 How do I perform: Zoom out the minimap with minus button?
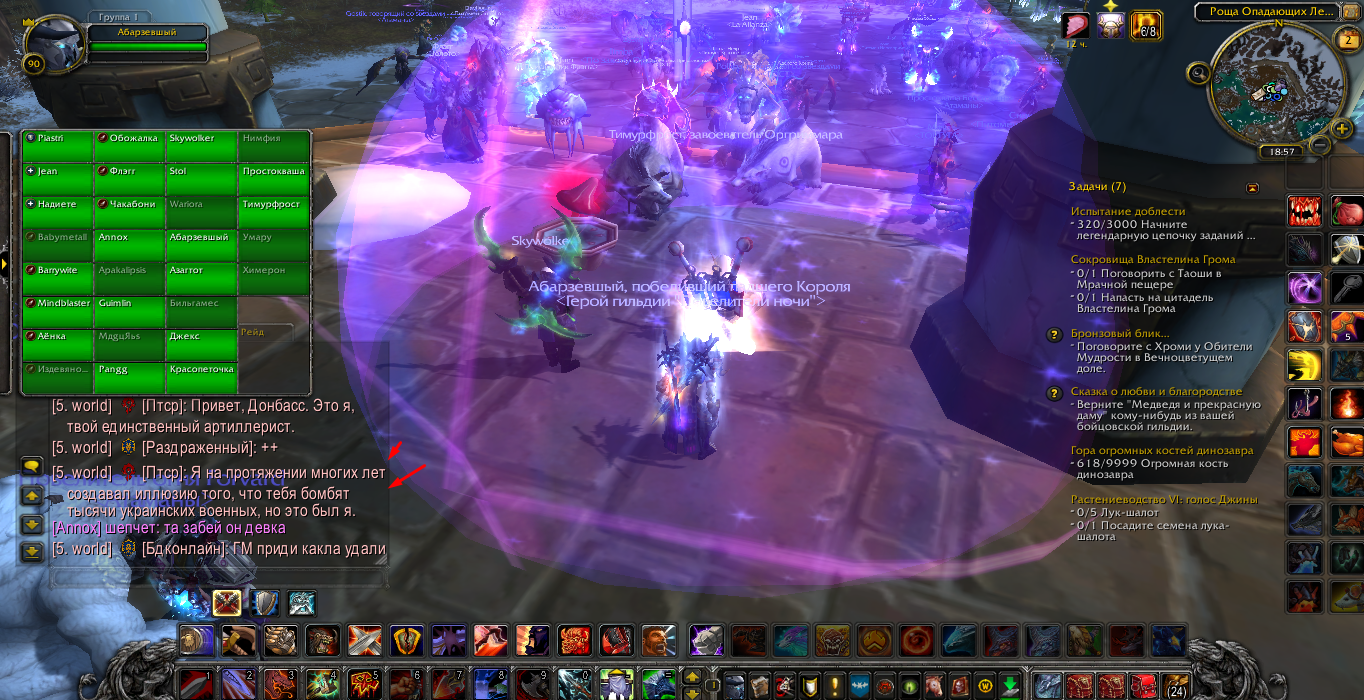pos(1318,146)
